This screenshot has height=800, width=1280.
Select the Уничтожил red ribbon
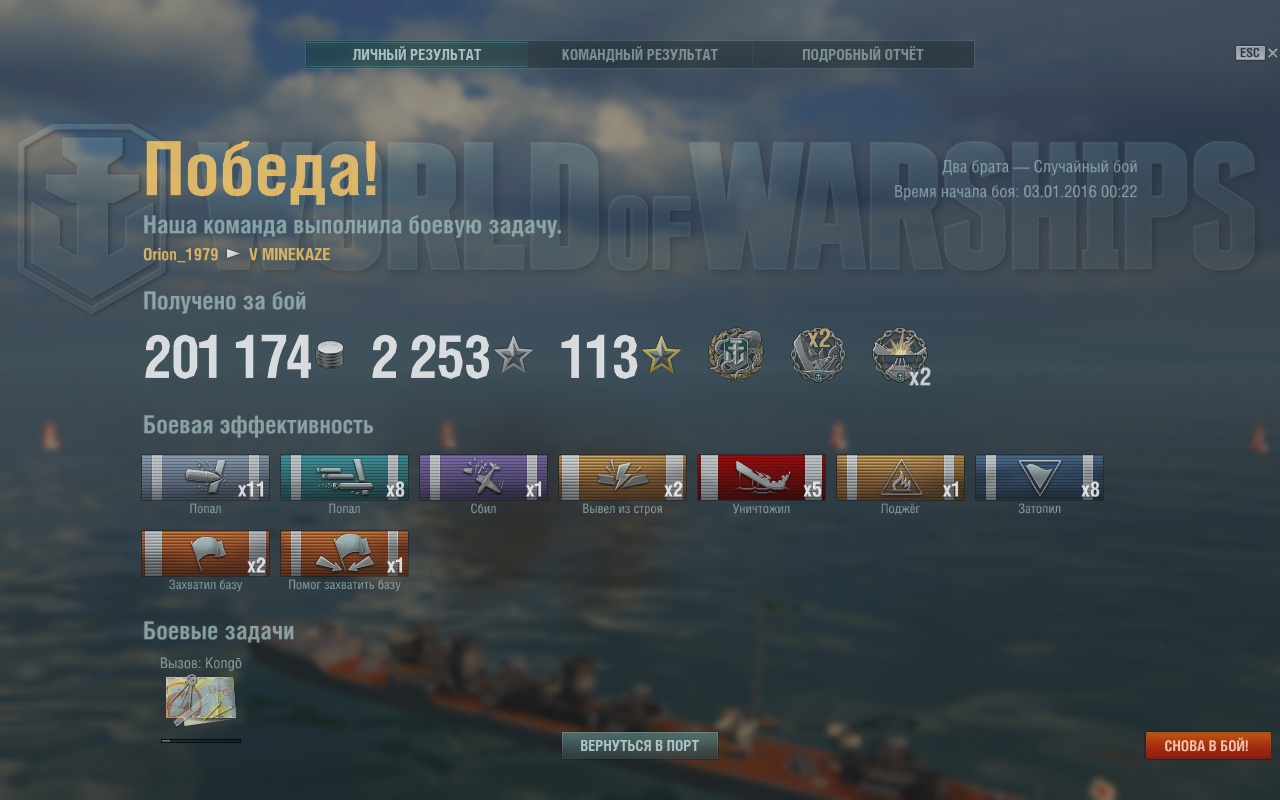point(761,477)
